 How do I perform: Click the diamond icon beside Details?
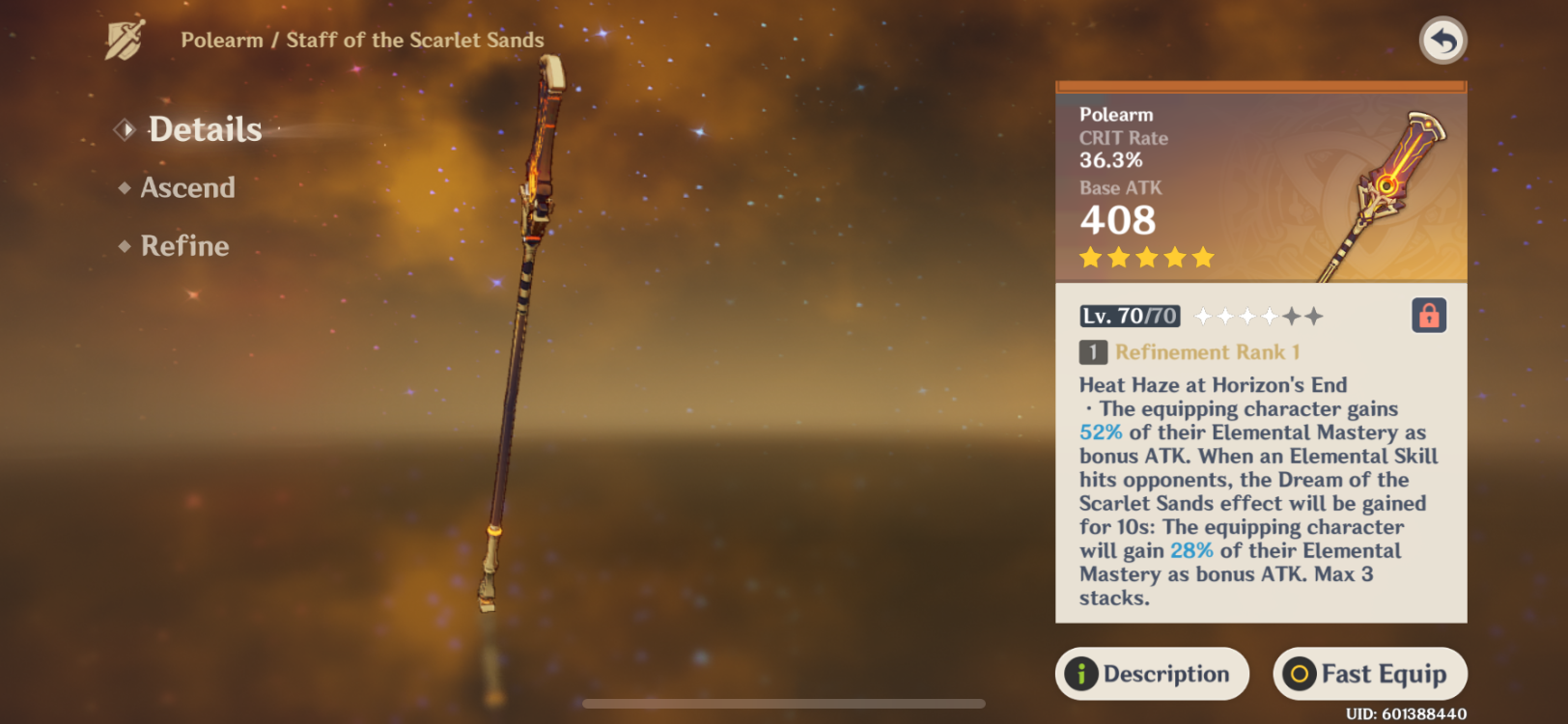pyautogui.click(x=124, y=128)
